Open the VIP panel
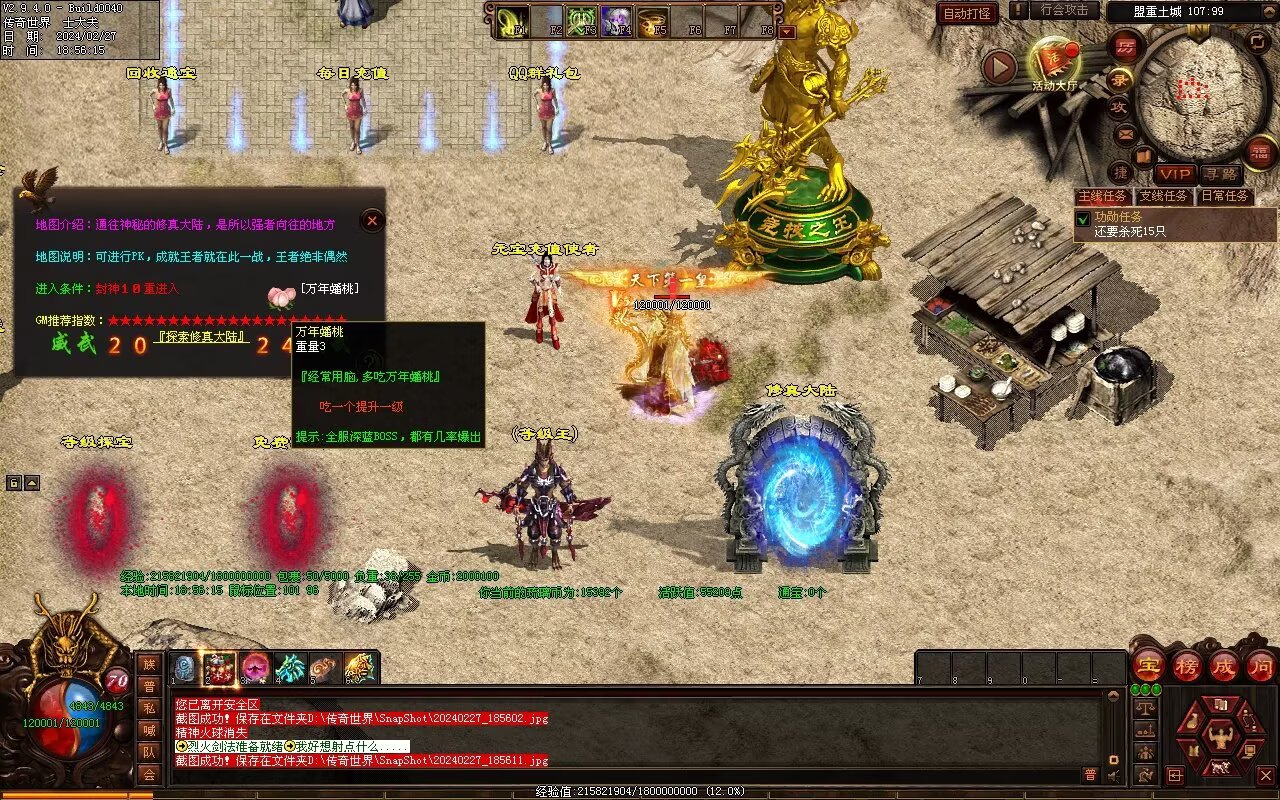Viewport: 1280px width, 800px height. point(1174,174)
